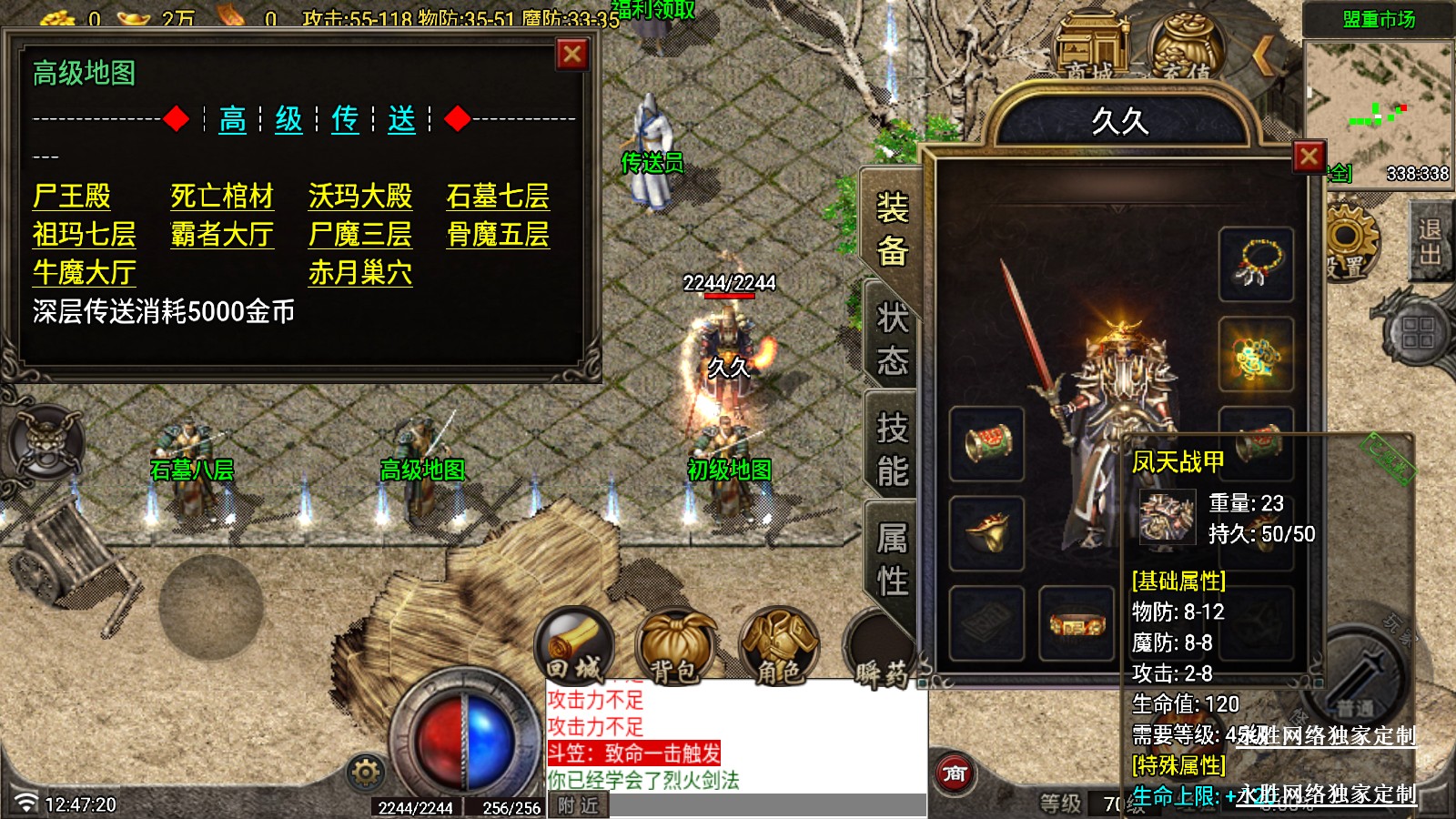Viewport: 1456px width, 819px height.
Task: Teleport to 石墓七层
Action: point(498,197)
